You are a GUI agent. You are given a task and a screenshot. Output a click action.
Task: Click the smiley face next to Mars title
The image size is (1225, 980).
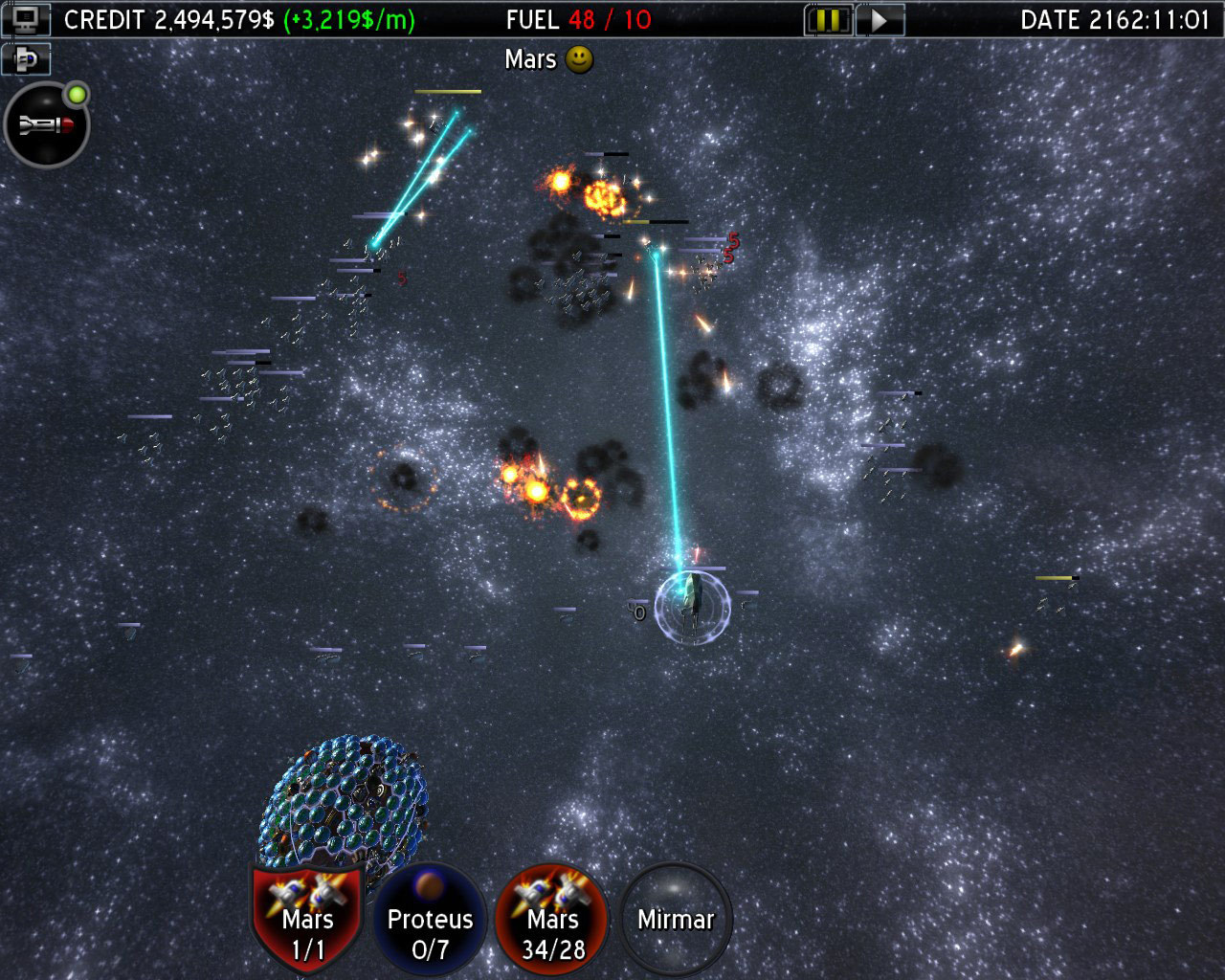pos(579,59)
